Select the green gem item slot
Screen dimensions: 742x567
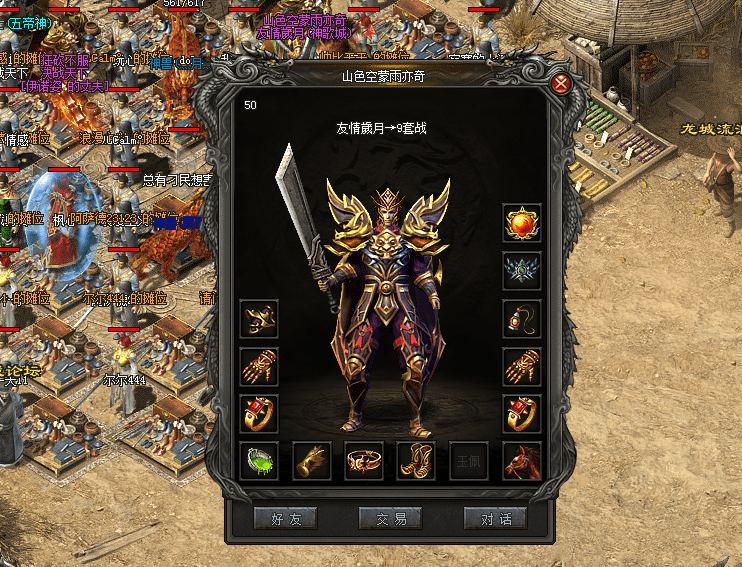(260, 460)
